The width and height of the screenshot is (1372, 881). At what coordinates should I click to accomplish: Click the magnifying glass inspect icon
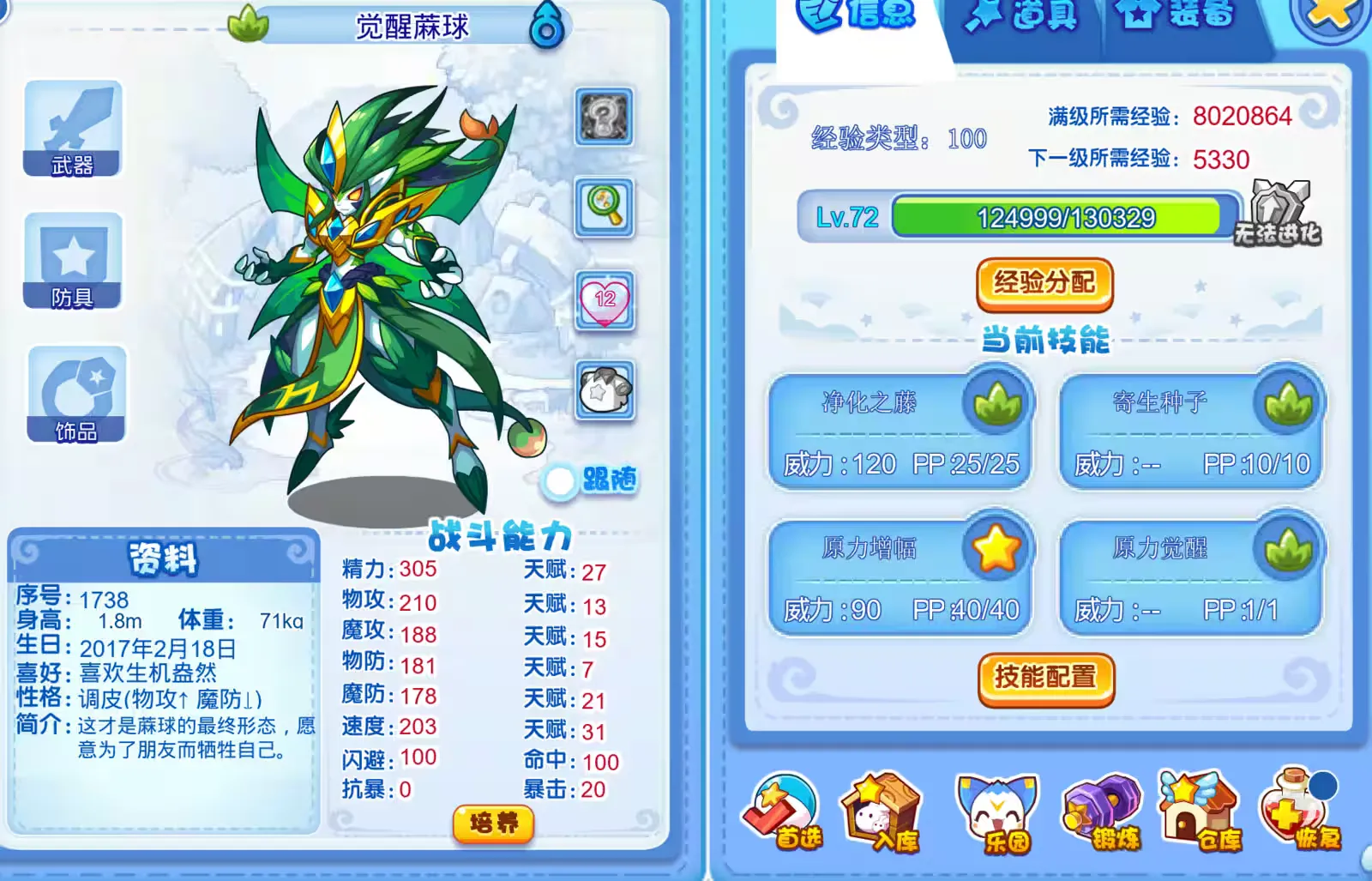[x=605, y=207]
